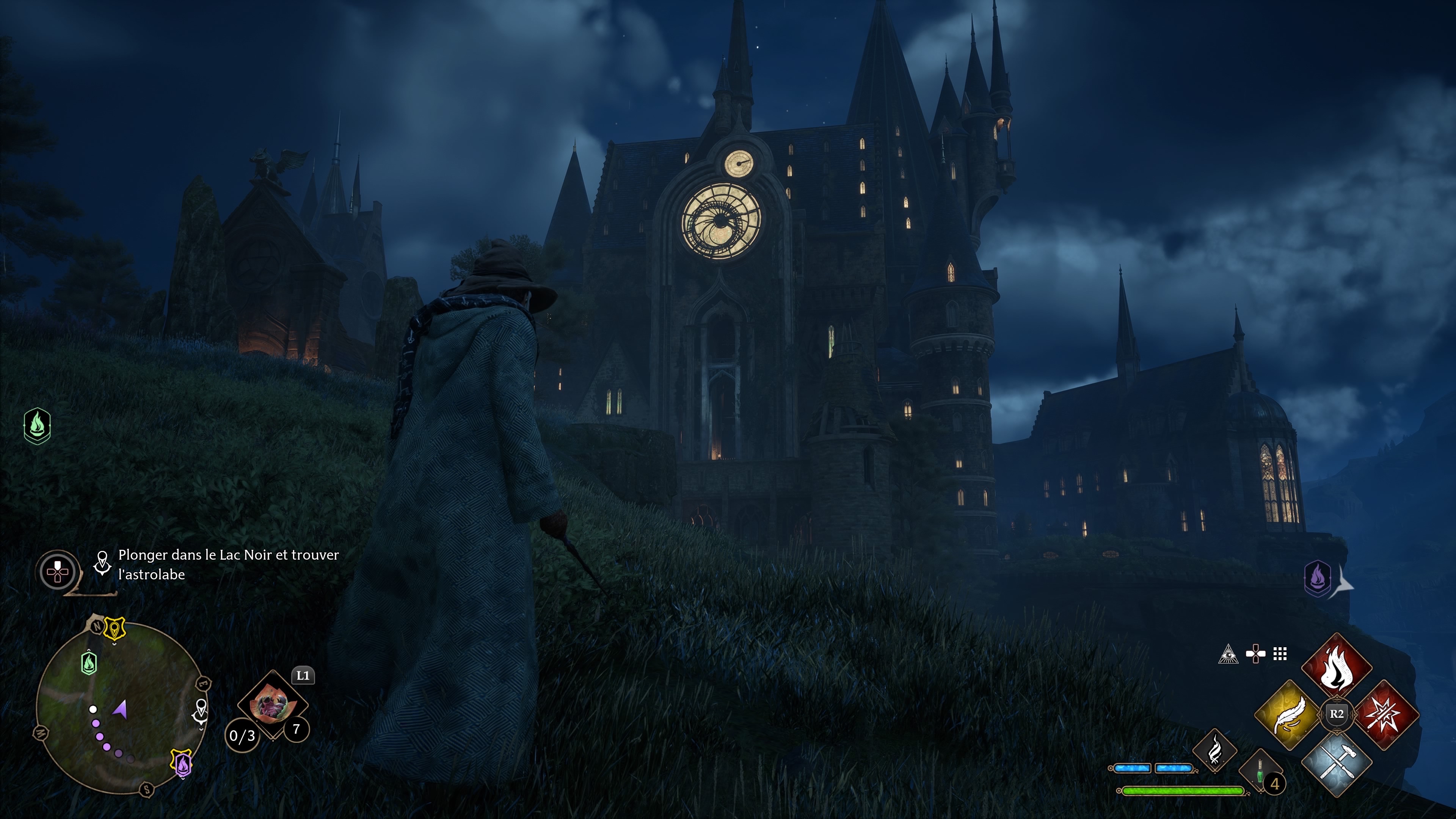The image size is (1456, 819).
Task: Click the green Floo flame minimap marker
Action: click(x=89, y=663)
